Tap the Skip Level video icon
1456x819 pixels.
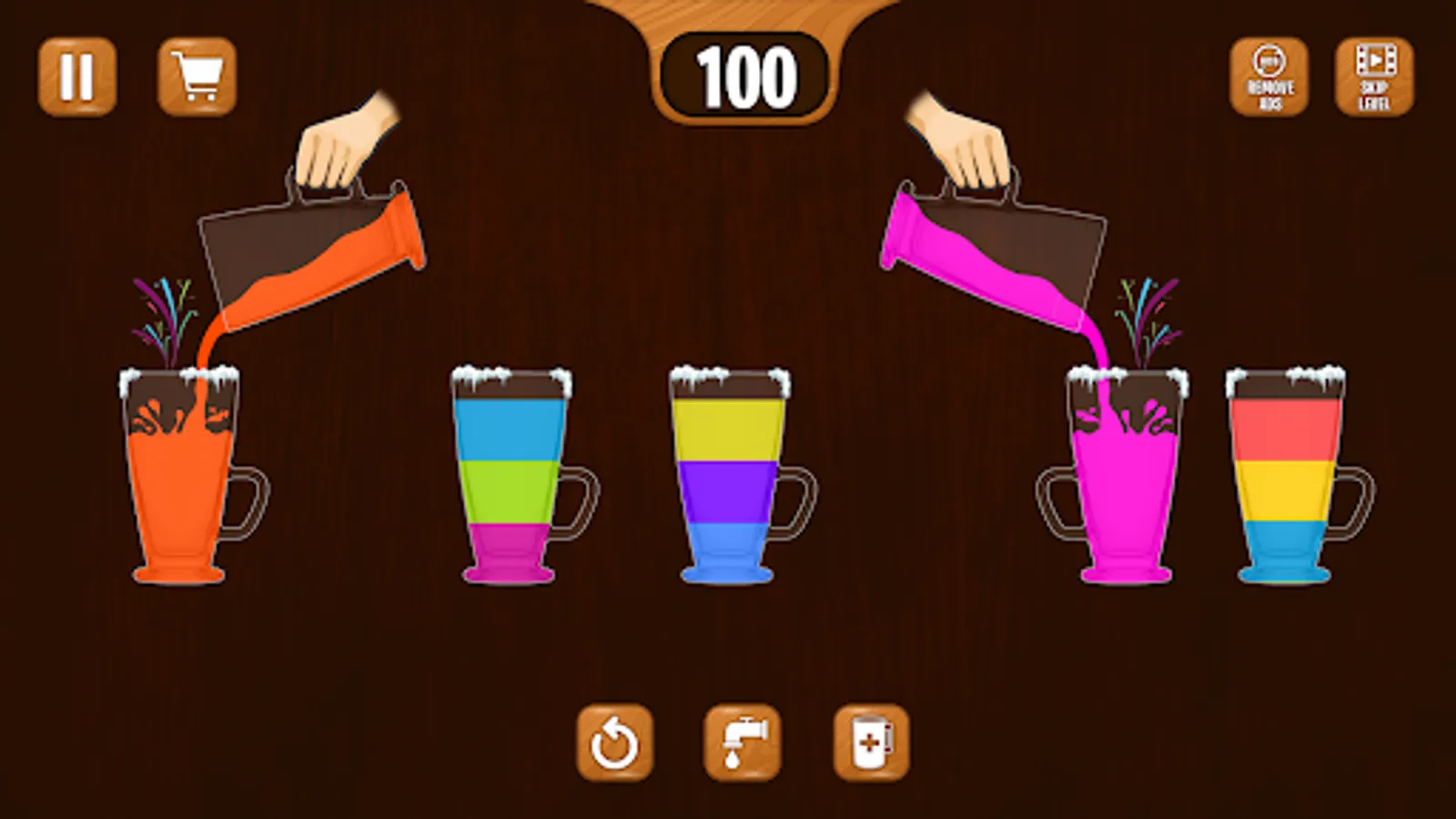(x=1372, y=76)
